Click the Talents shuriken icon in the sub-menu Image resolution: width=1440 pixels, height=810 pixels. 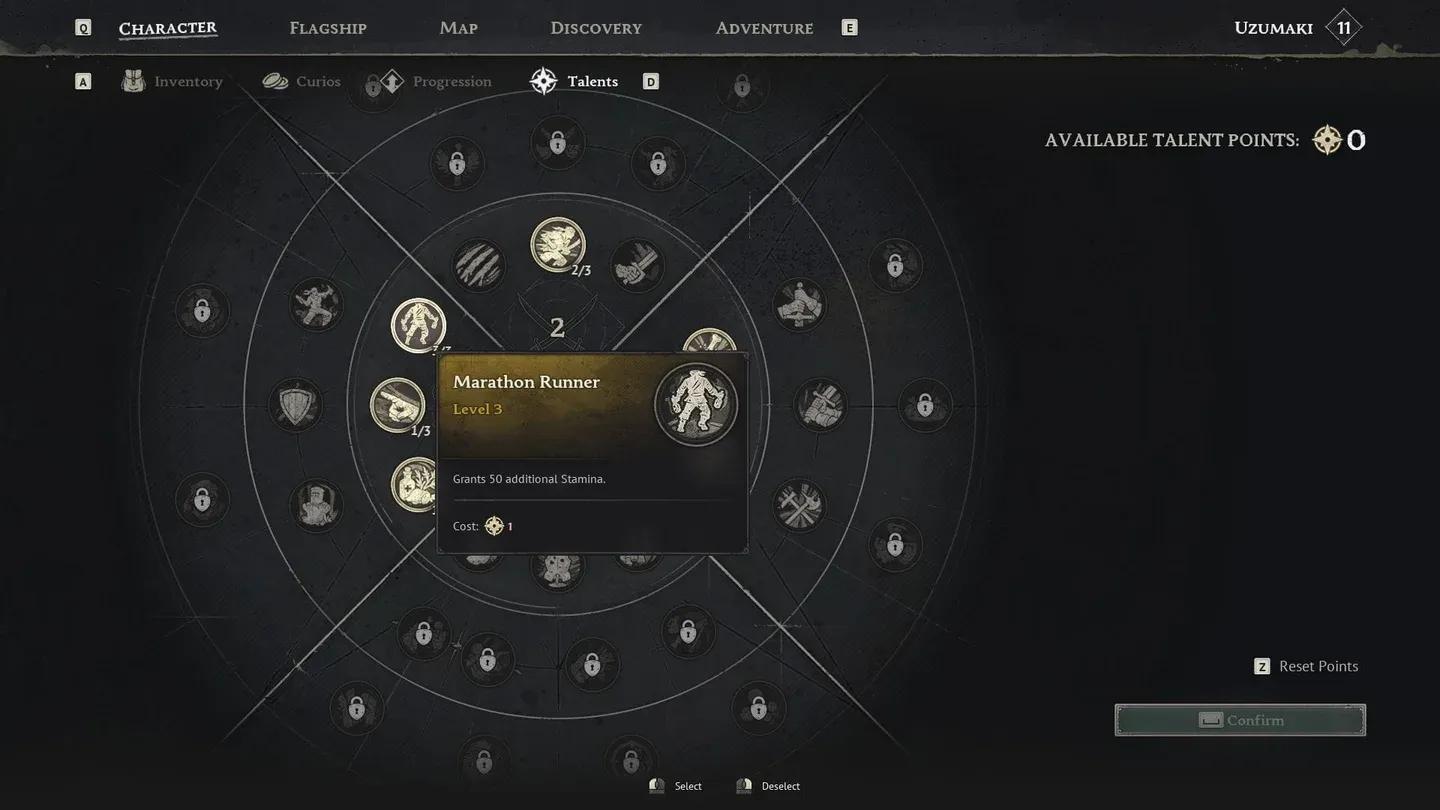pyautogui.click(x=543, y=81)
